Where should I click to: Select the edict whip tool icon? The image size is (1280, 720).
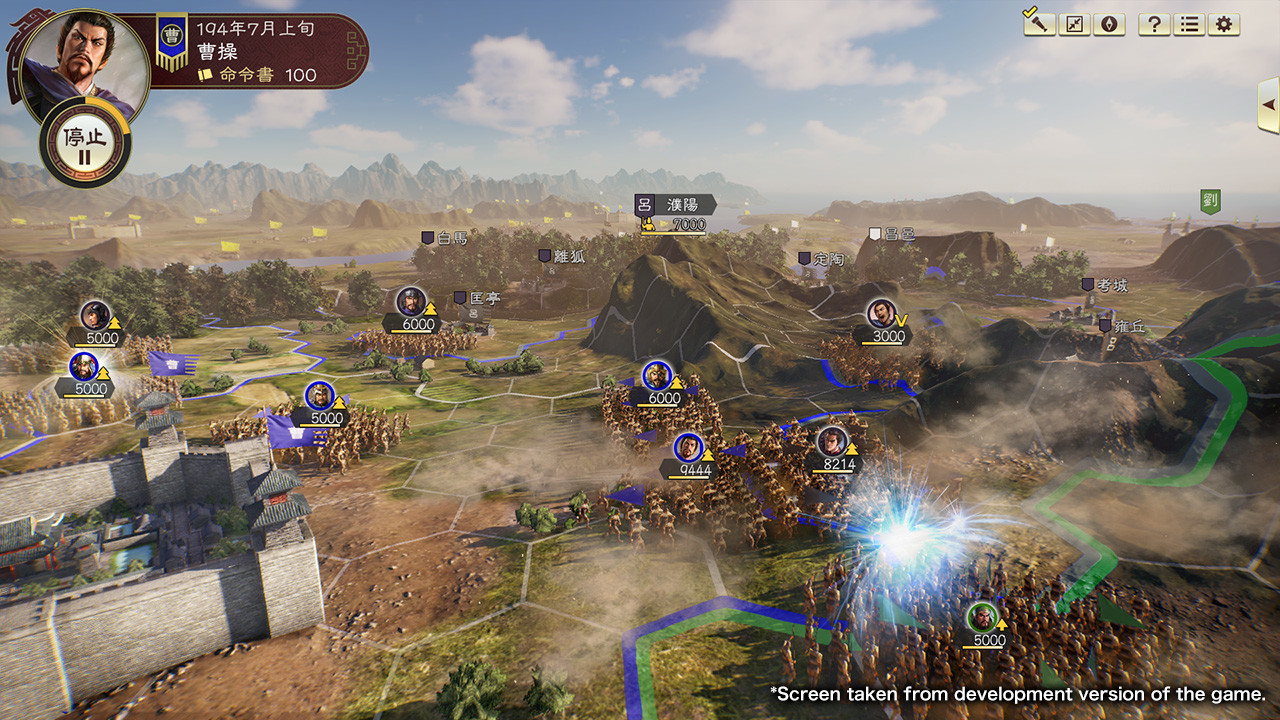click(1039, 24)
